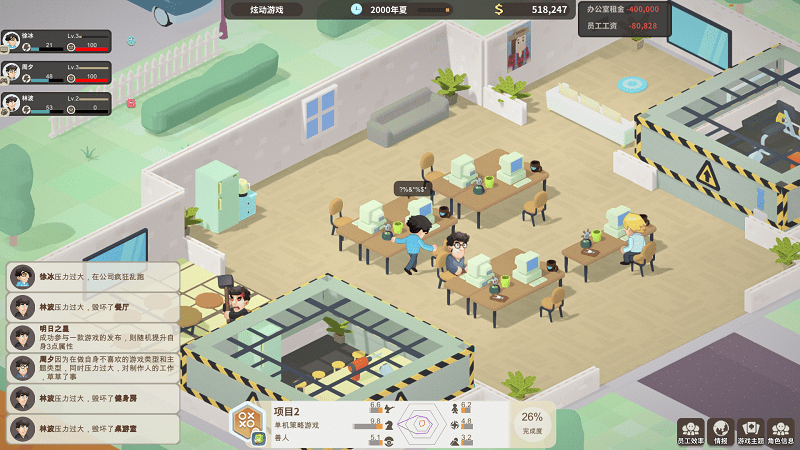This screenshot has height=450, width=800.
Task: Open the 情报 intelligence panel
Action: (x=720, y=431)
